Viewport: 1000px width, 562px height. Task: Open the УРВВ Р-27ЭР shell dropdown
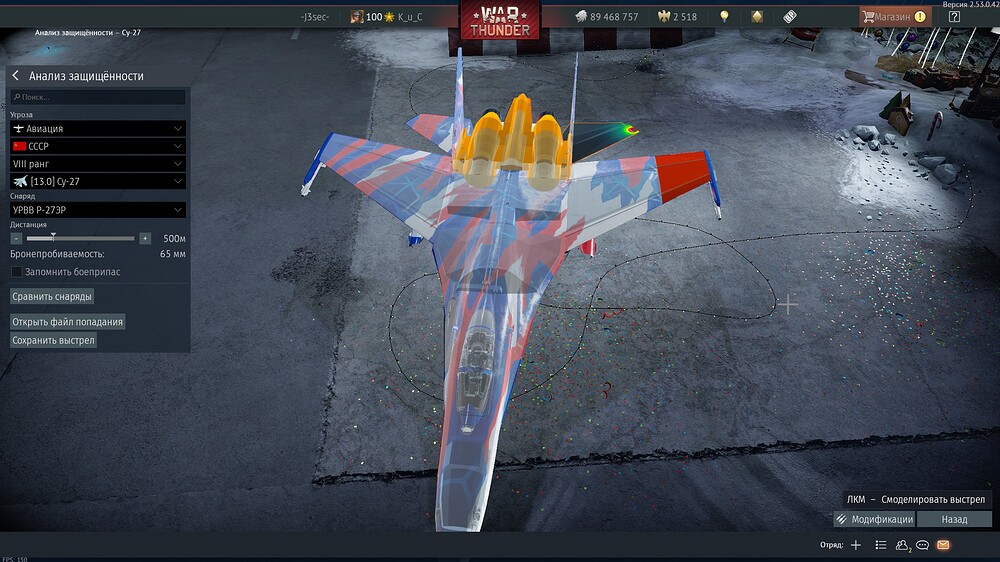pos(98,210)
